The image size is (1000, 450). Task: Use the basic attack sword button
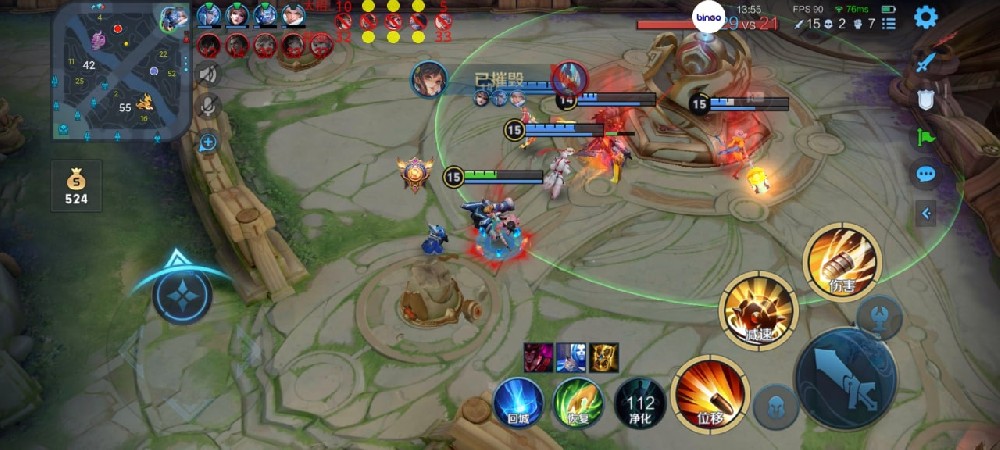(845, 378)
